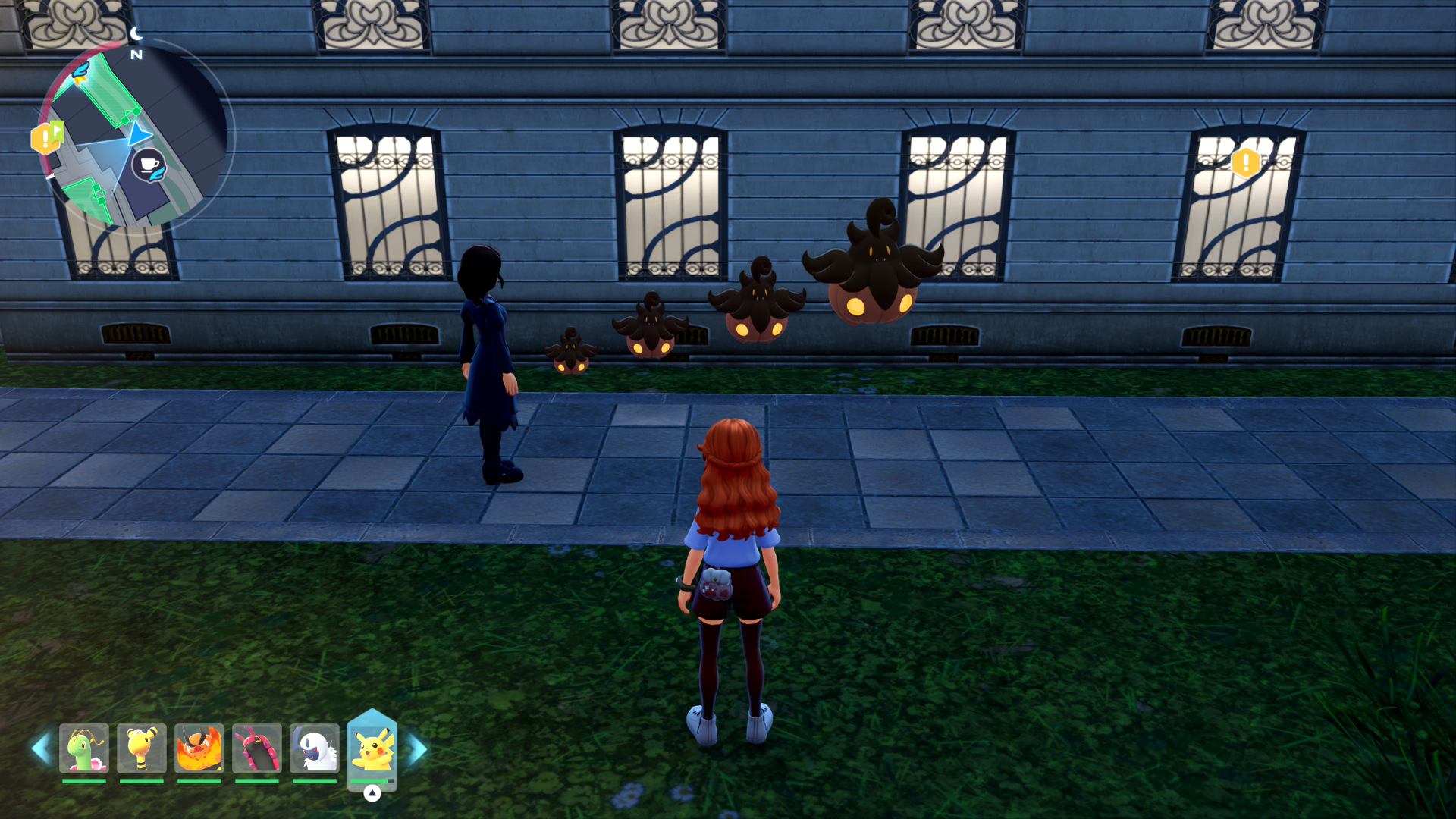Select the yellow quest marker on the minimap edge
Screen dimensions: 1456x819
click(45, 138)
